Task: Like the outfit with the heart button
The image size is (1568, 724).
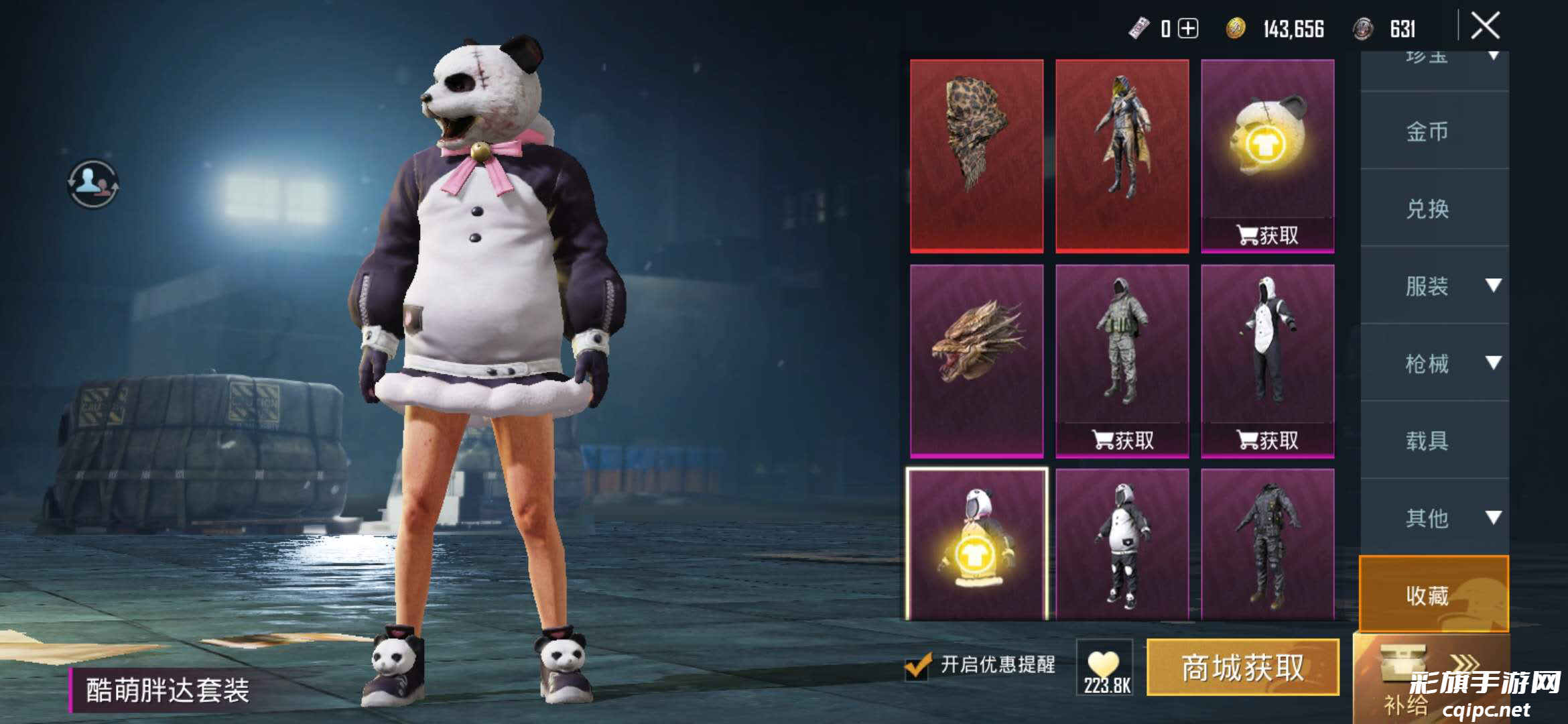Action: point(1104,667)
